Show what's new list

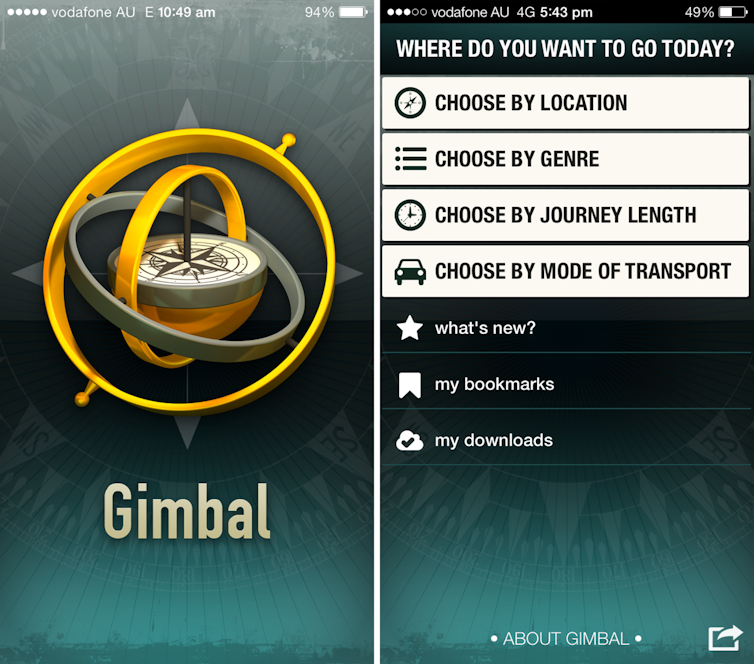485,328
